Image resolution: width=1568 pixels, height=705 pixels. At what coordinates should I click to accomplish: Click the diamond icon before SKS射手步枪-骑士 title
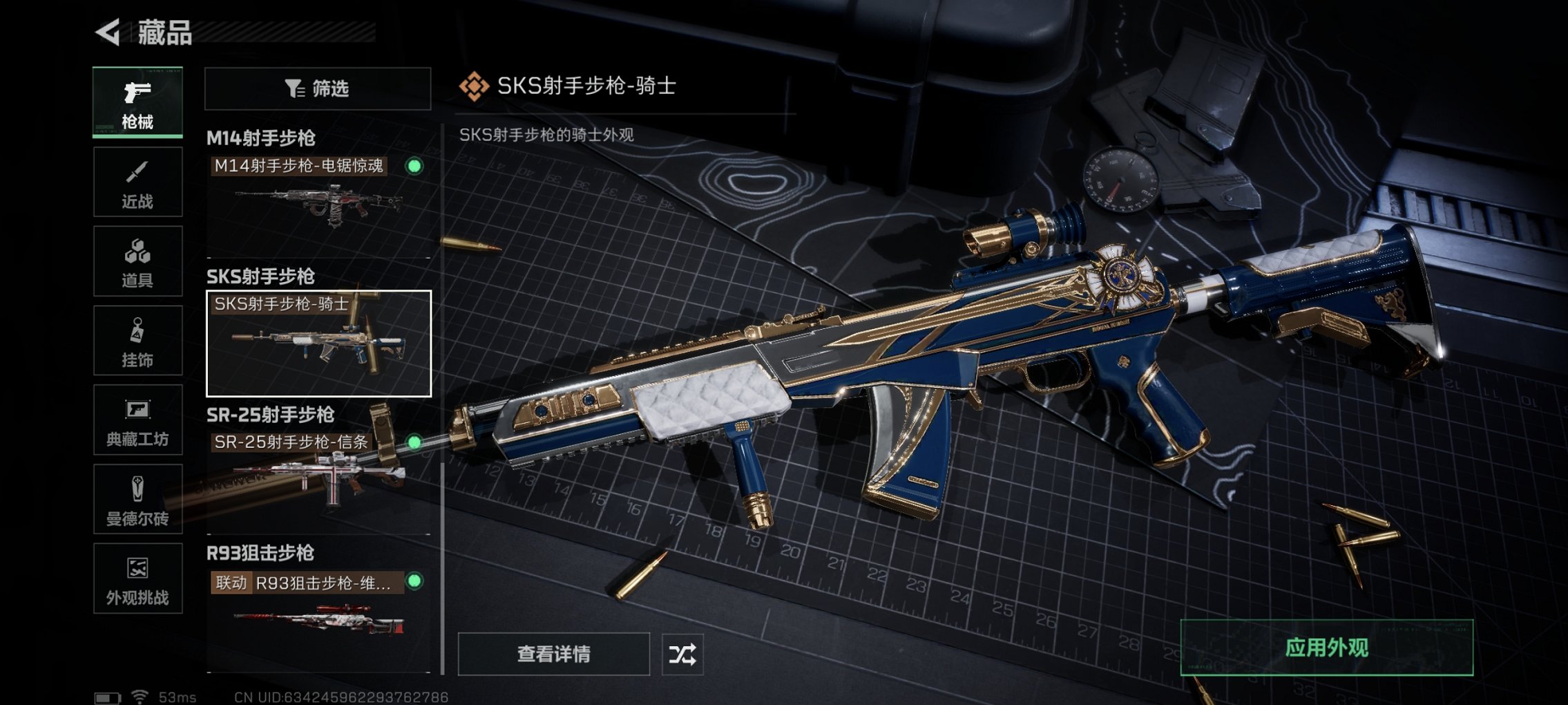pyautogui.click(x=473, y=86)
